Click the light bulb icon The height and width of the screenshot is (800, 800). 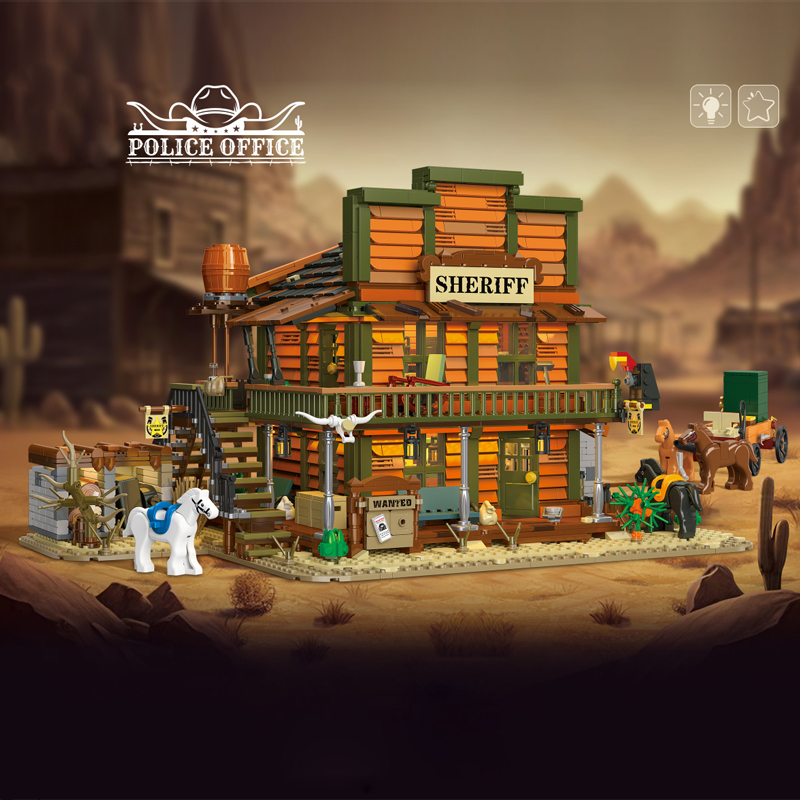pyautogui.click(x=710, y=106)
